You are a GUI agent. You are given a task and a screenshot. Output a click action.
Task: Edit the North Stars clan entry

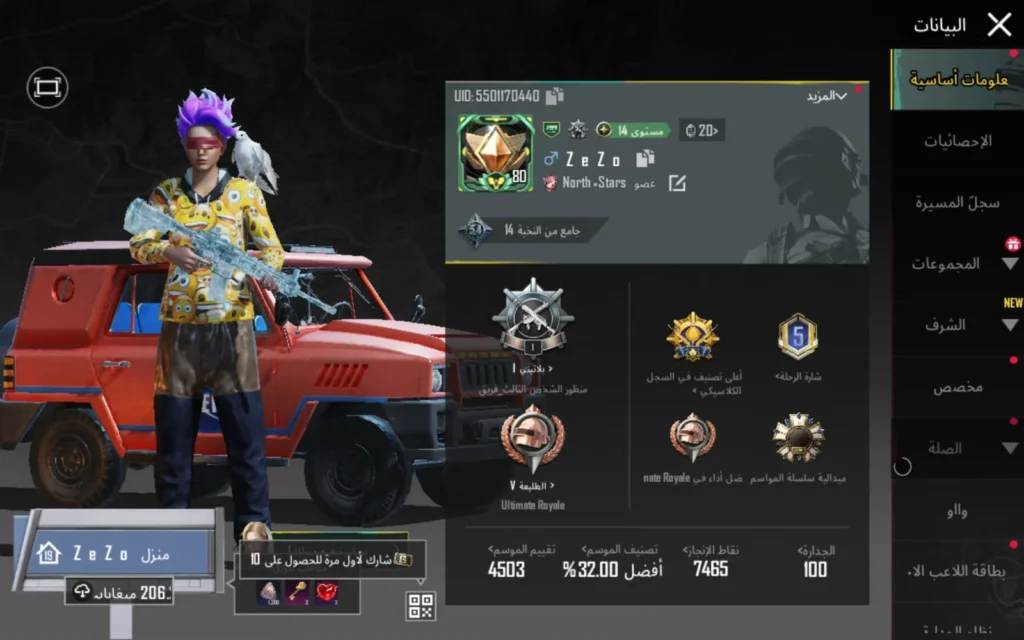pos(677,183)
